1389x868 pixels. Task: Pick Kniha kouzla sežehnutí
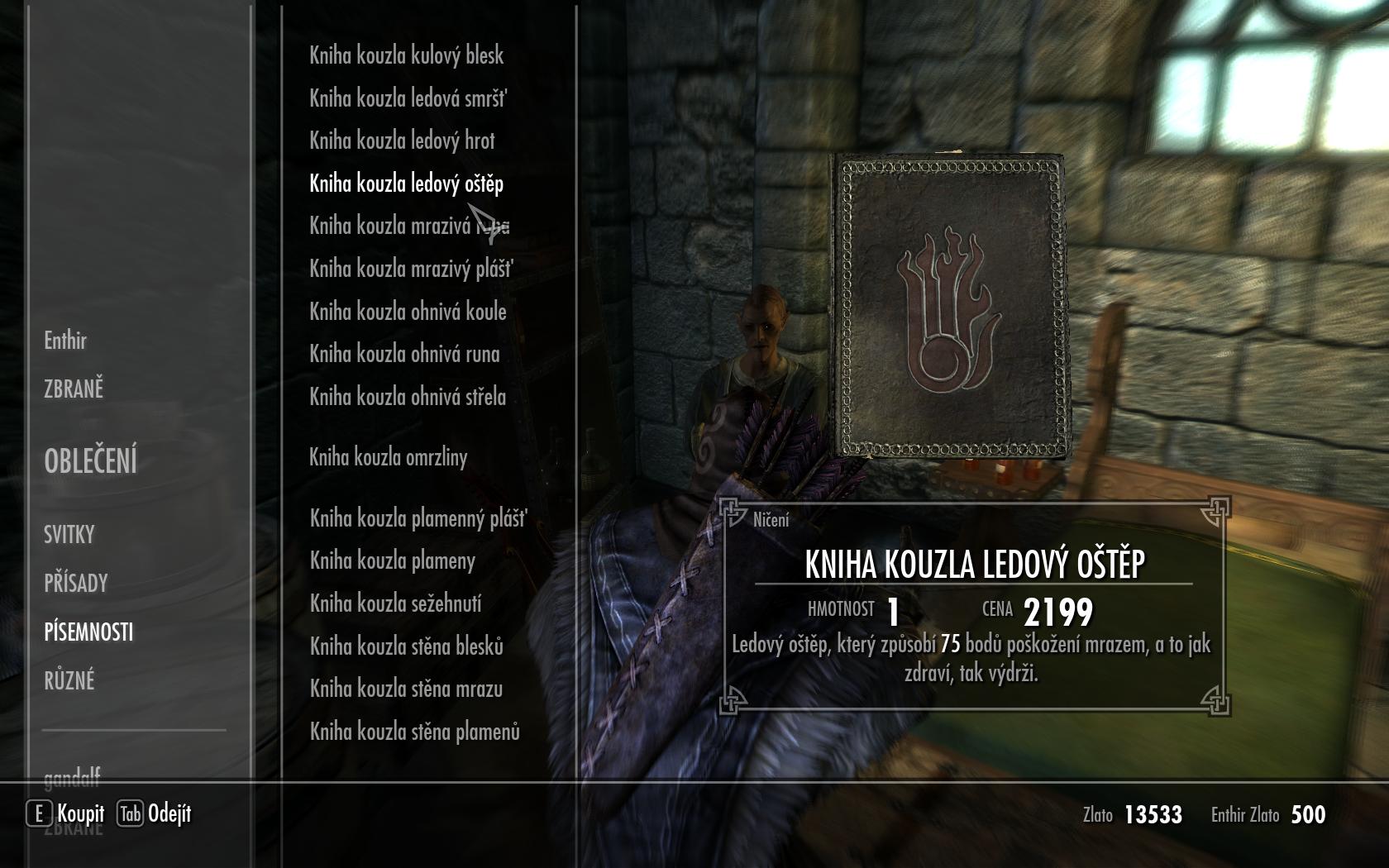[395, 603]
